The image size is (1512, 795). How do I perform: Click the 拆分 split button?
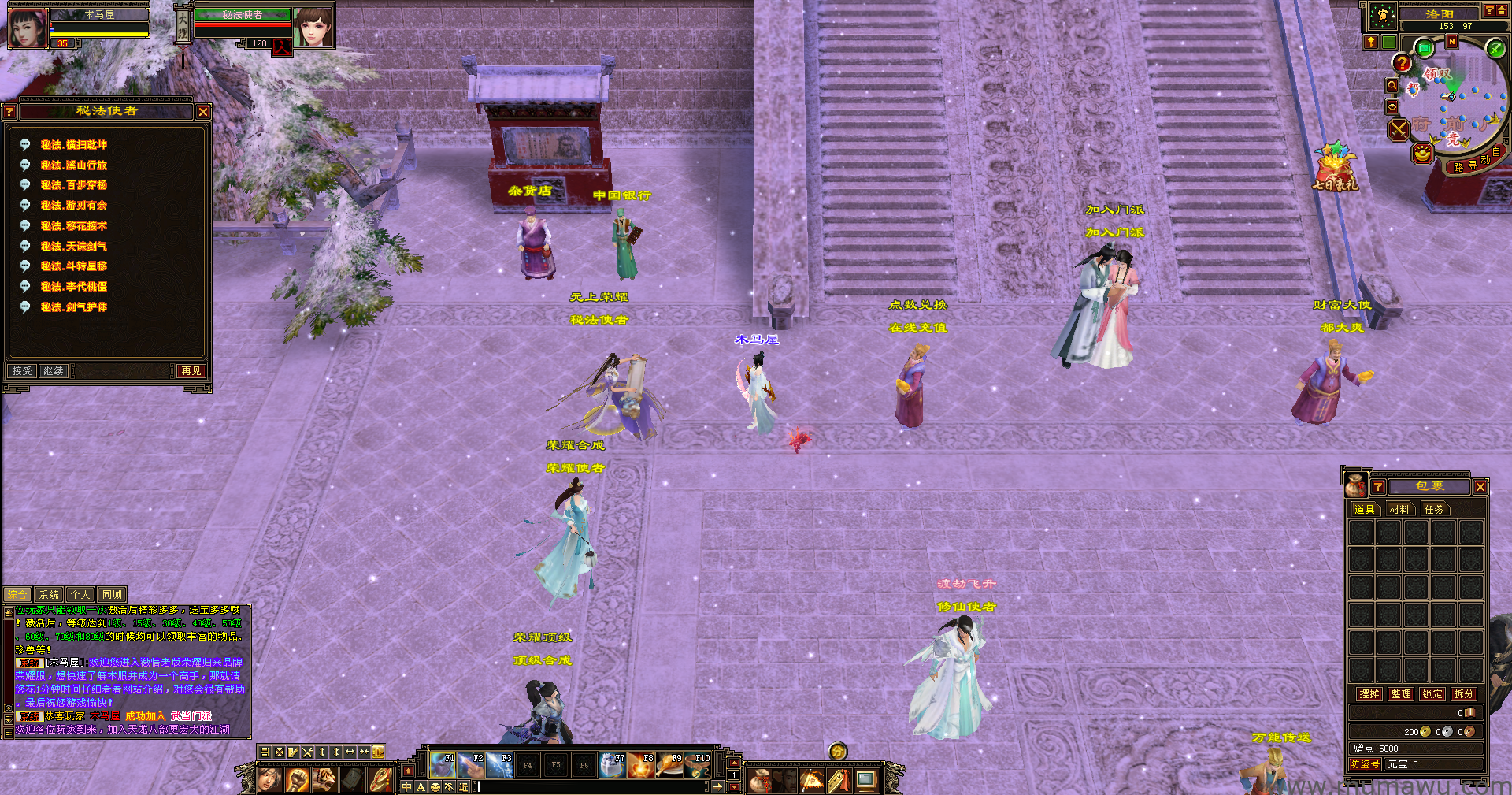click(1464, 694)
